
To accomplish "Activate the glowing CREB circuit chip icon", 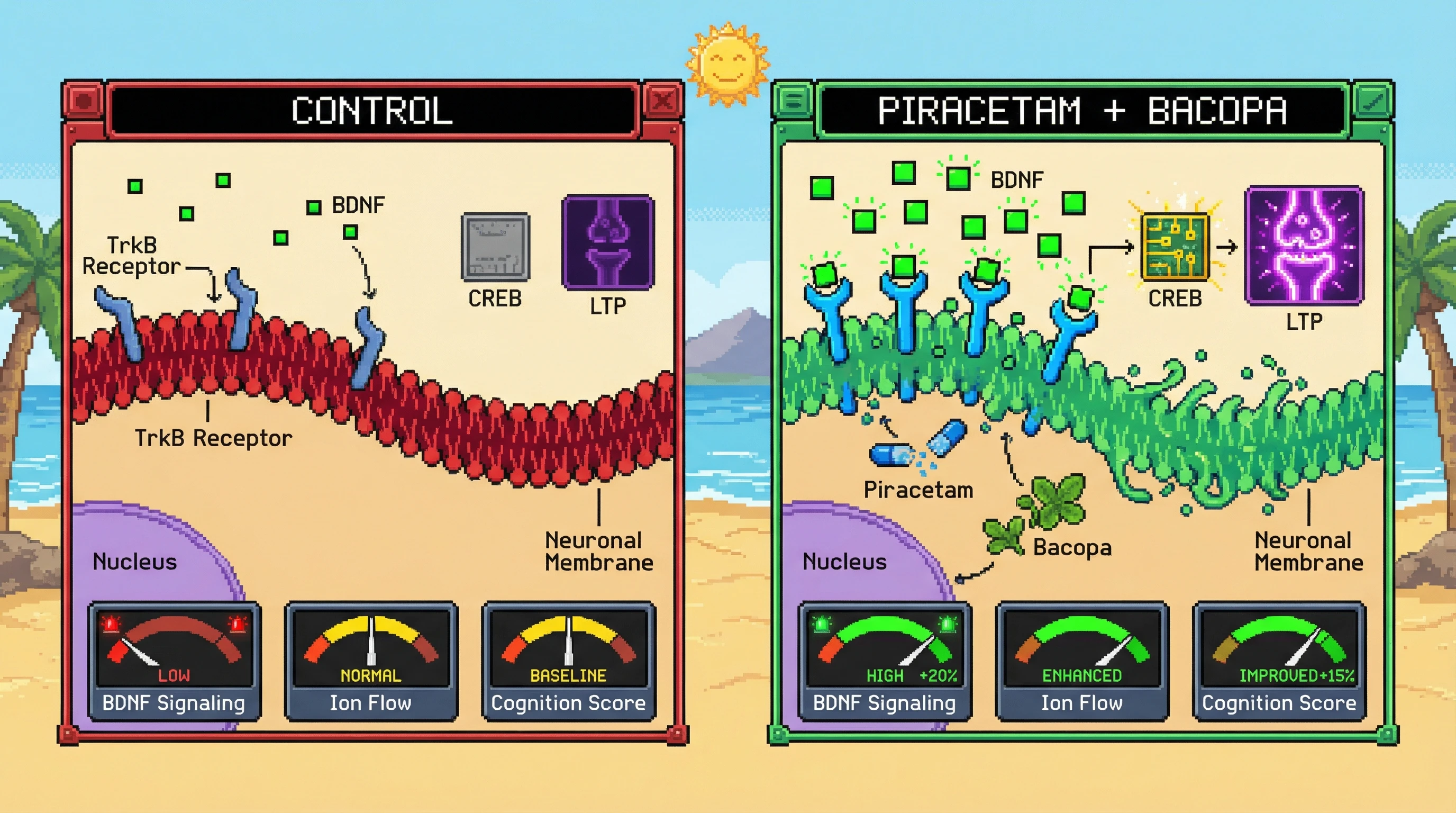I will (1175, 247).
